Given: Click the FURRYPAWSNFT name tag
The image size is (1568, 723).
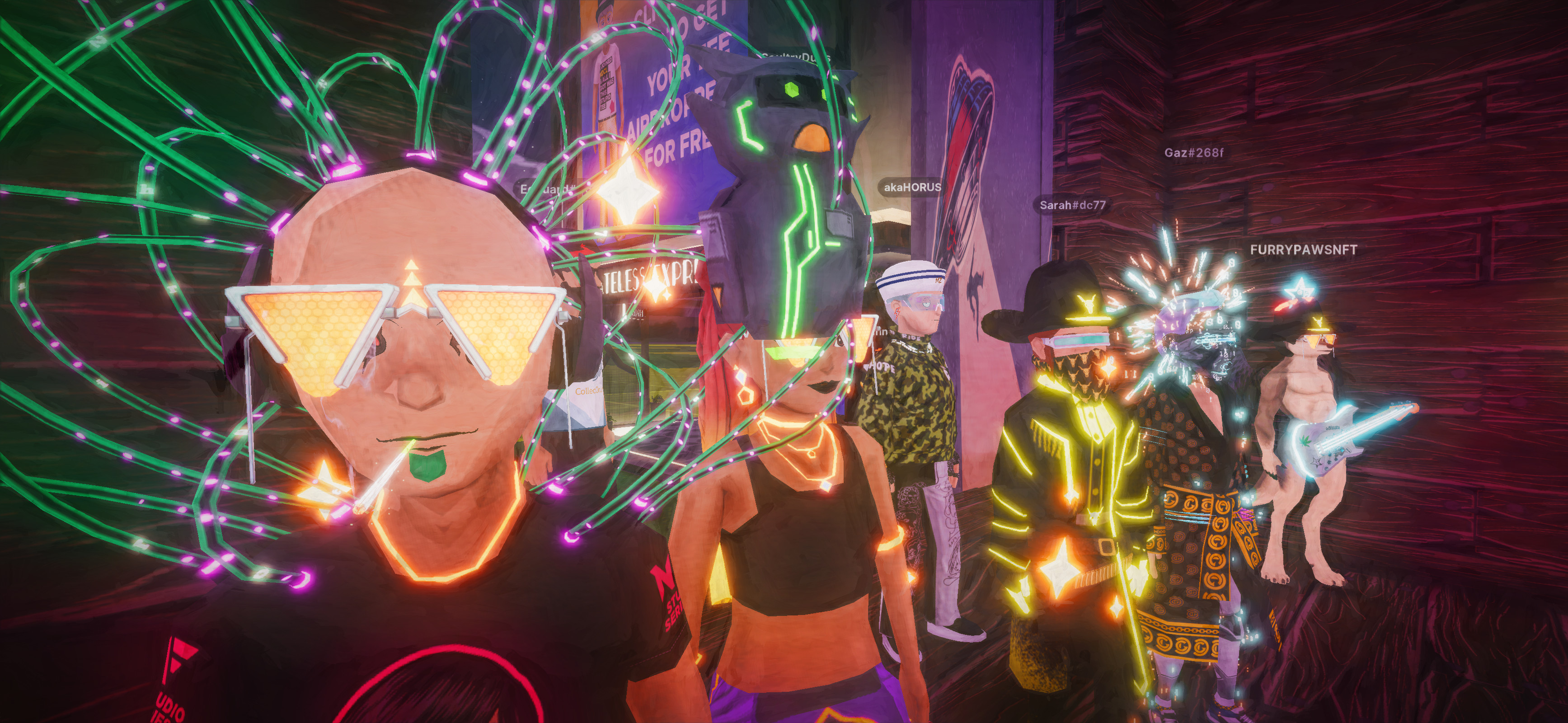Looking at the screenshot, I should (x=1303, y=249).
